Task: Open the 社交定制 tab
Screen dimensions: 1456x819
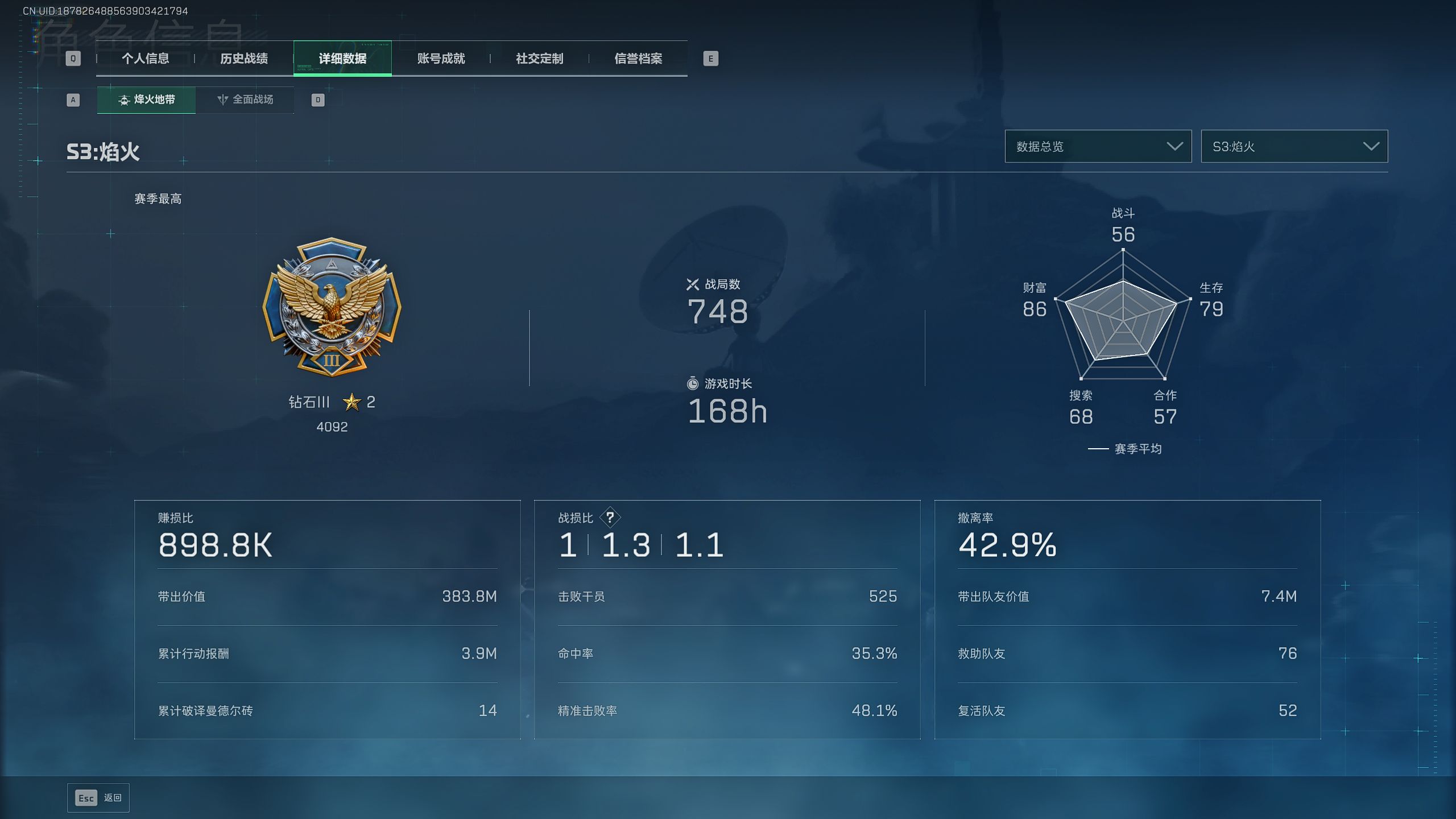Action: pyautogui.click(x=539, y=59)
